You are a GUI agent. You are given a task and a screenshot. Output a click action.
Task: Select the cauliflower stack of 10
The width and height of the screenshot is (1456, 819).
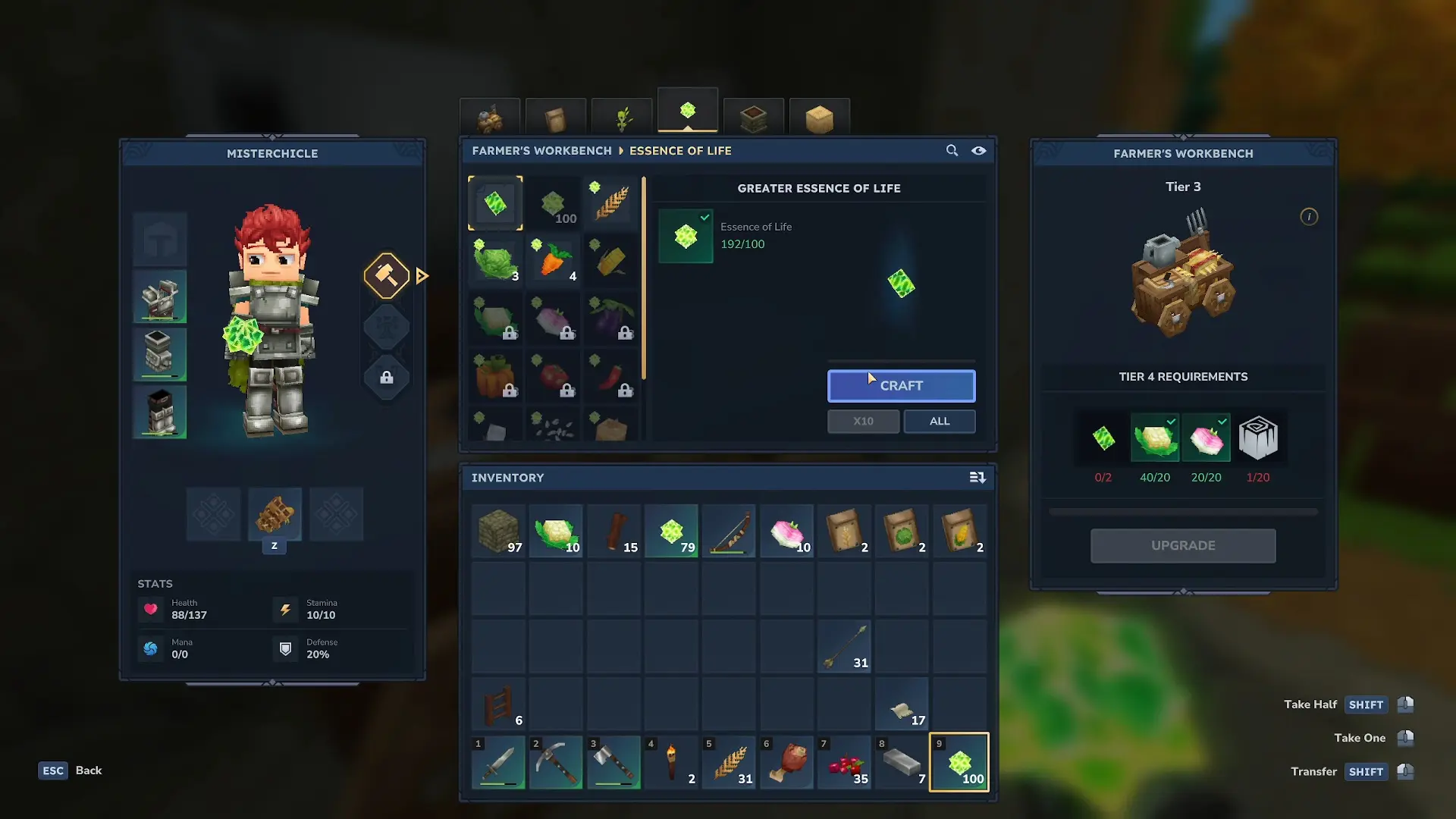(556, 532)
